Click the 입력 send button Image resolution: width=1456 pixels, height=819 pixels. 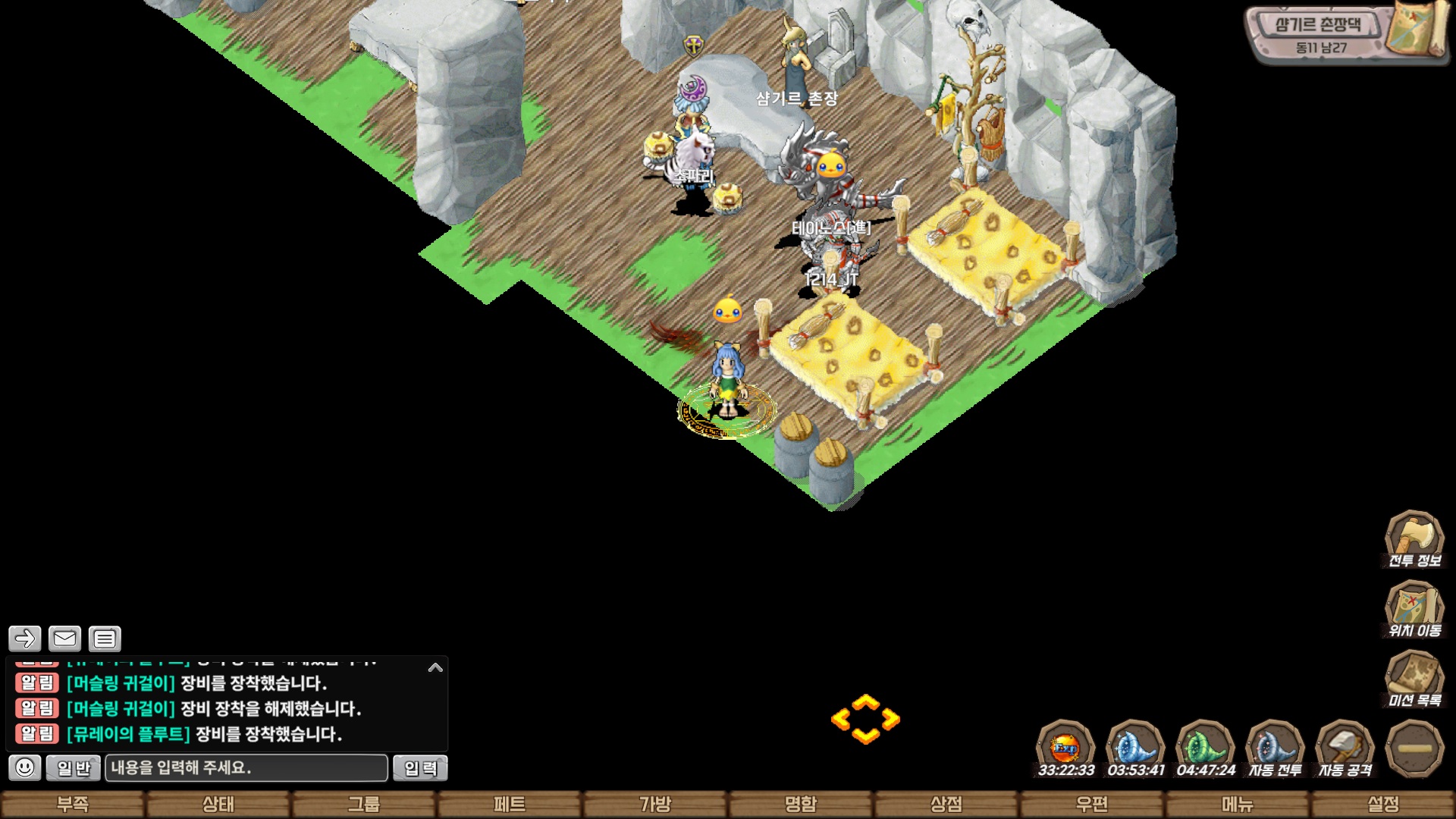(420, 768)
